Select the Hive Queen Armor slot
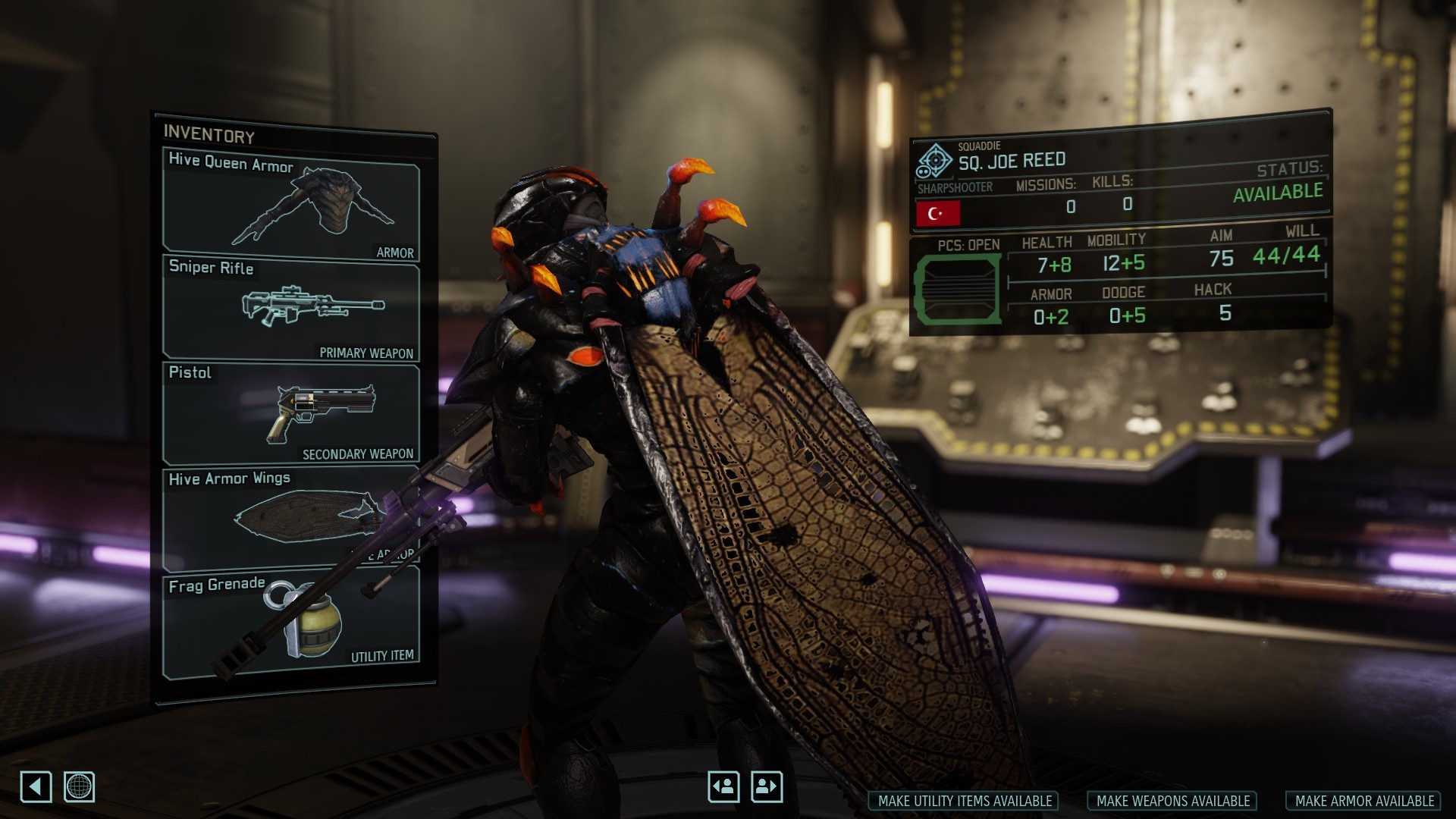The image size is (1456, 819). 291,205
